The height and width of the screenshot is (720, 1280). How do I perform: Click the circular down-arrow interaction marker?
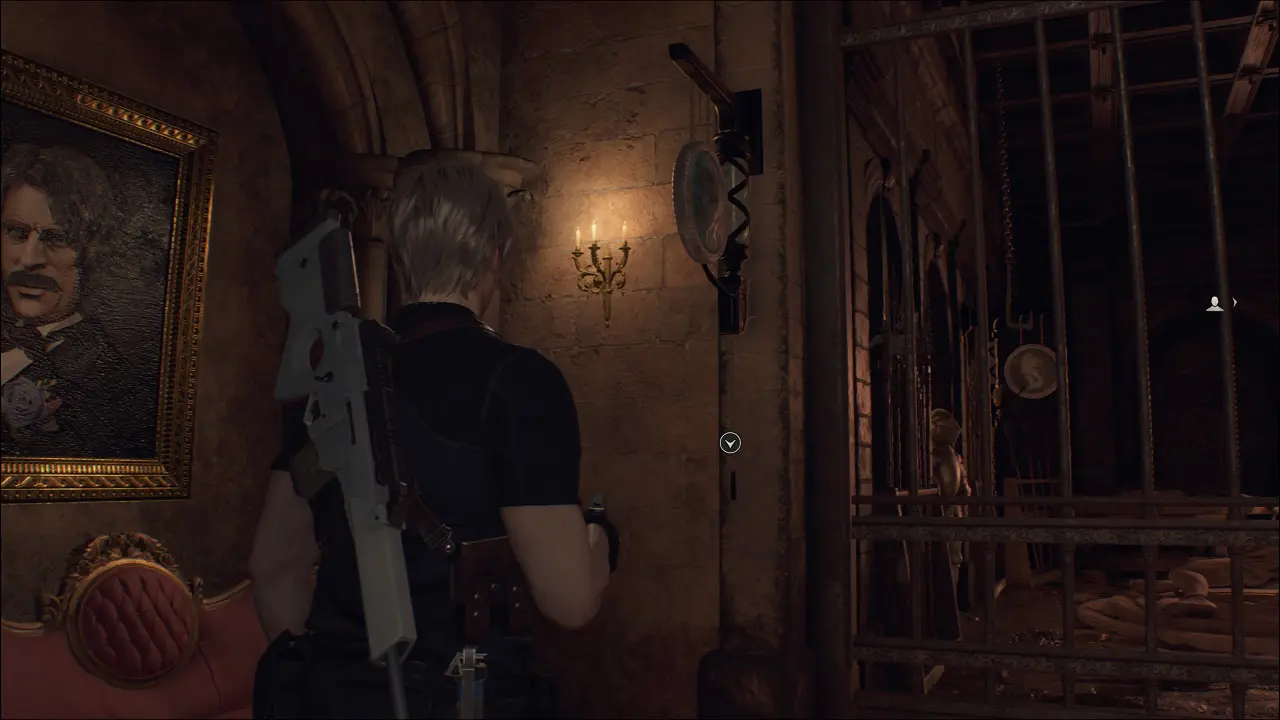(x=730, y=442)
